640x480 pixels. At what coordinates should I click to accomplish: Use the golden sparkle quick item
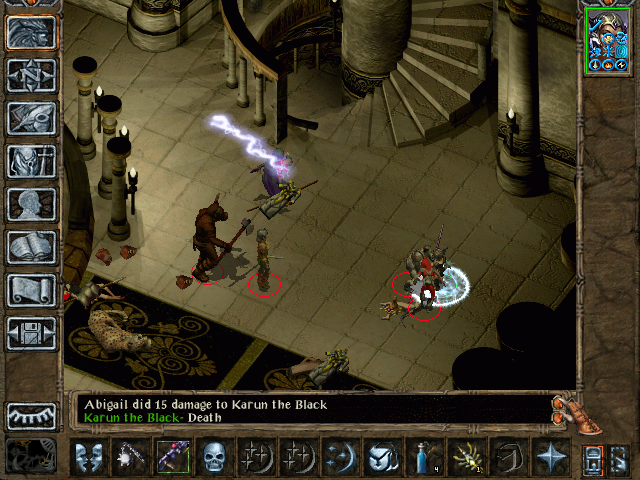click(x=465, y=457)
